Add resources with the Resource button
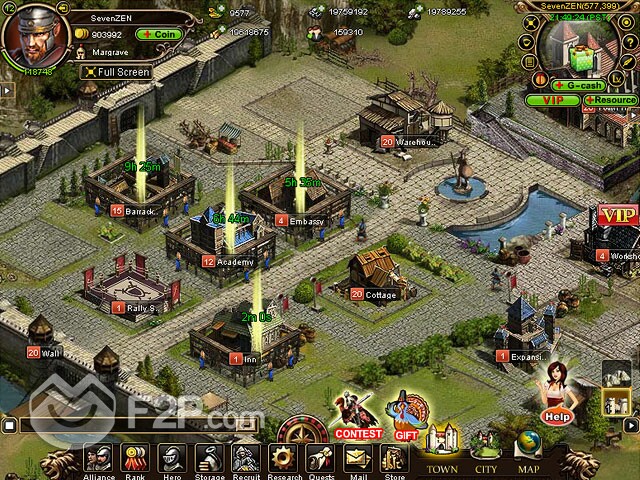Screen dimensions: 640x480 pos(609,100)
